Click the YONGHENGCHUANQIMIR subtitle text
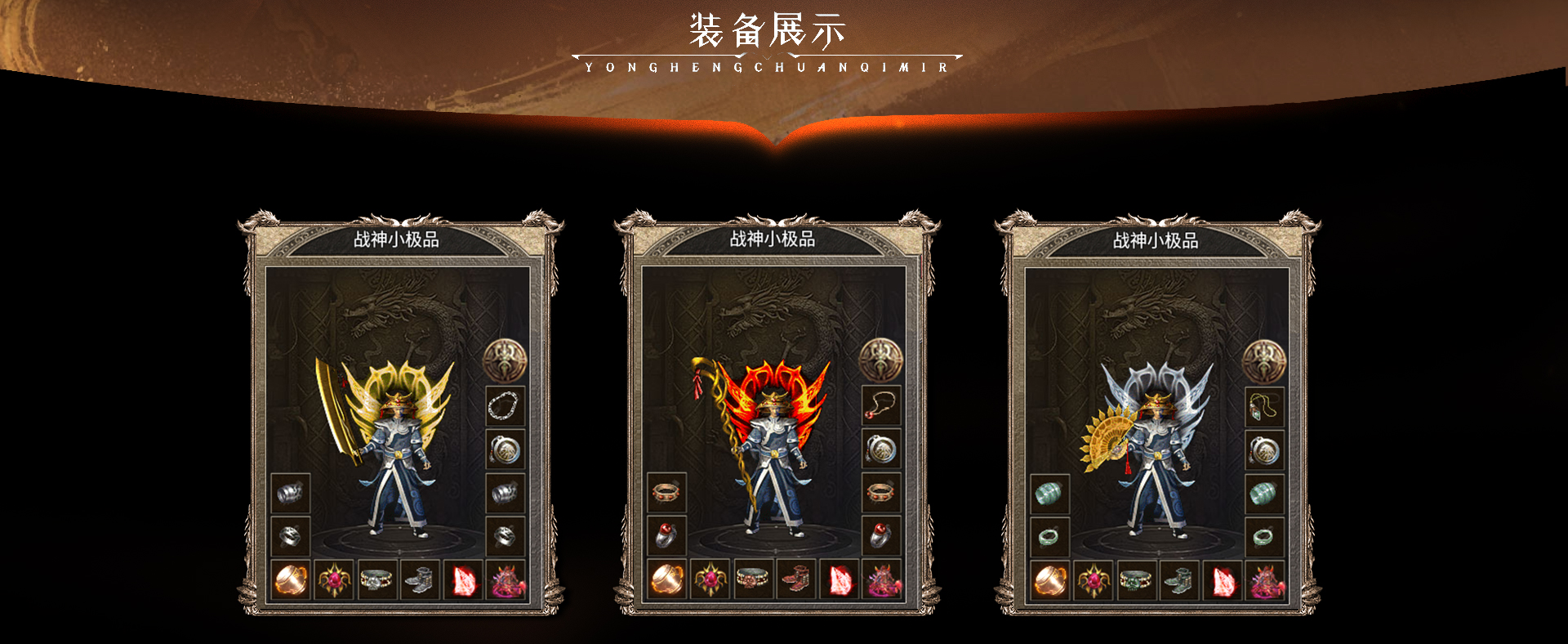The image size is (1568, 644). (768, 67)
